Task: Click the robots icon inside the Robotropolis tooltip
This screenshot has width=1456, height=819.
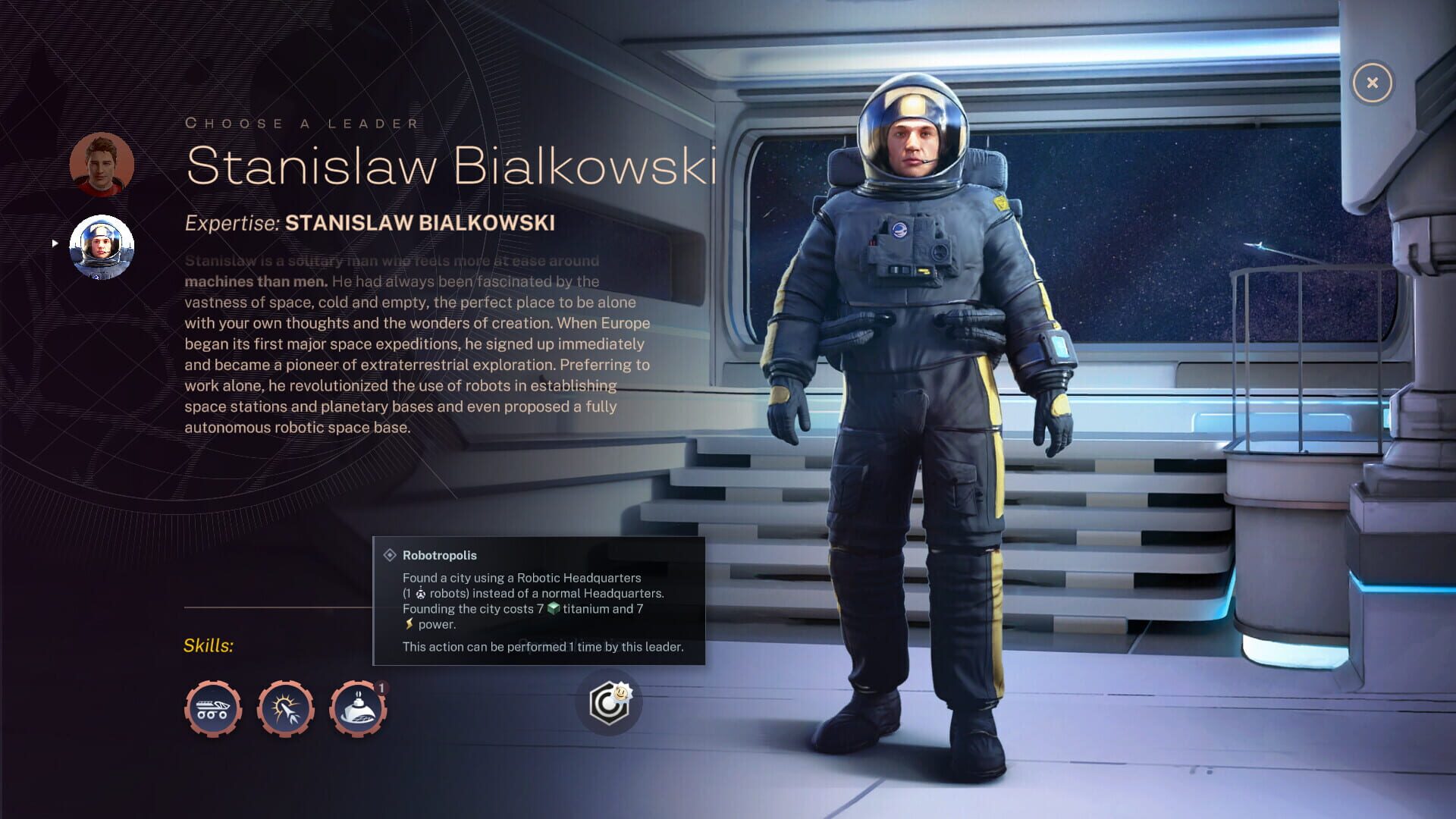Action: [421, 594]
